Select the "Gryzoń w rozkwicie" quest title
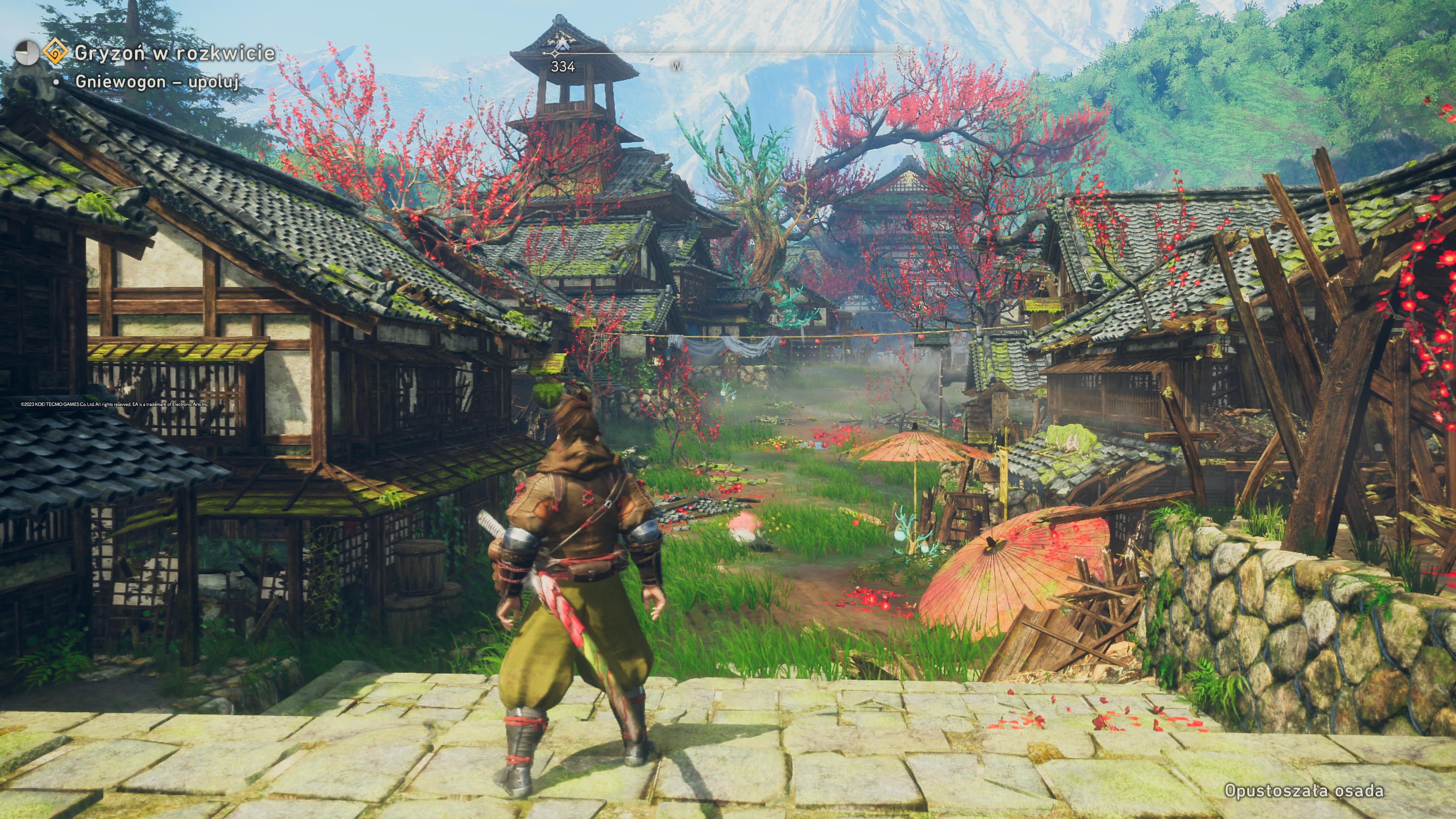The width and height of the screenshot is (1456, 819). tap(175, 53)
